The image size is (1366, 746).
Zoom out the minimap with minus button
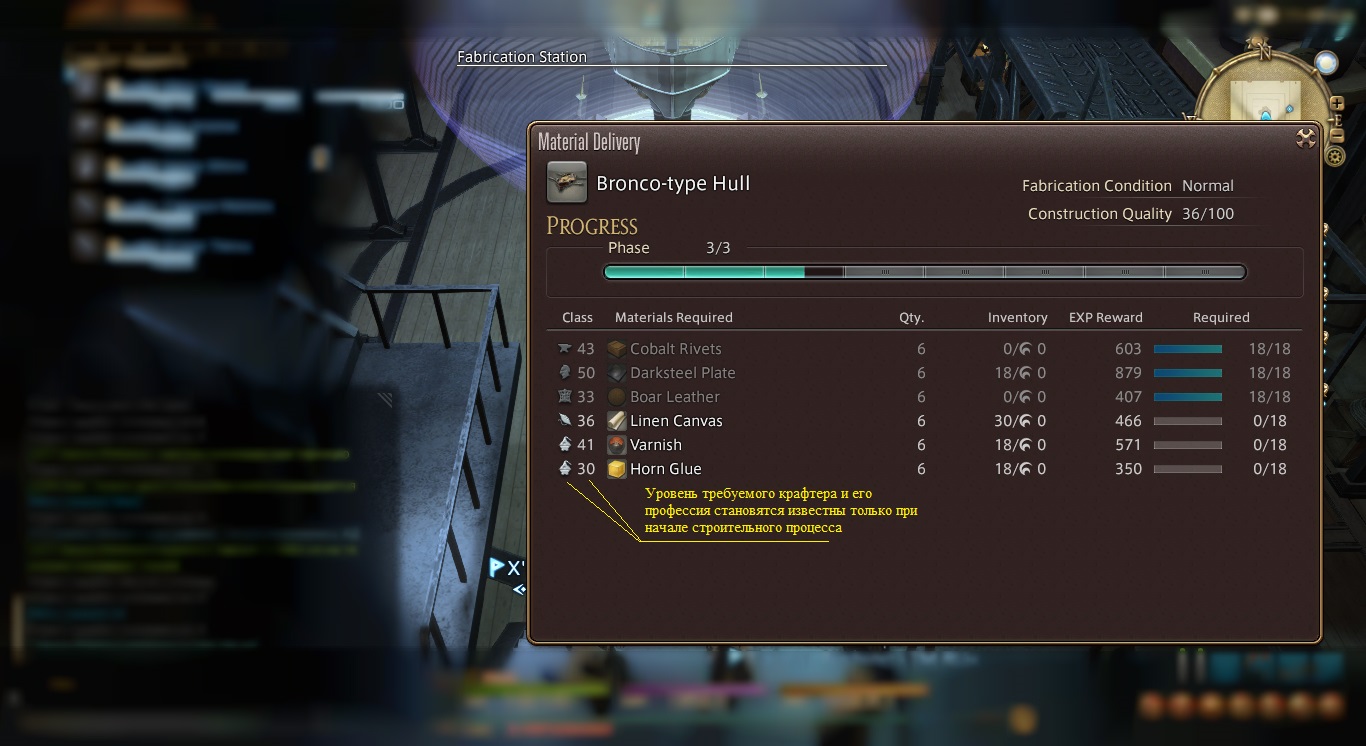click(x=1337, y=135)
